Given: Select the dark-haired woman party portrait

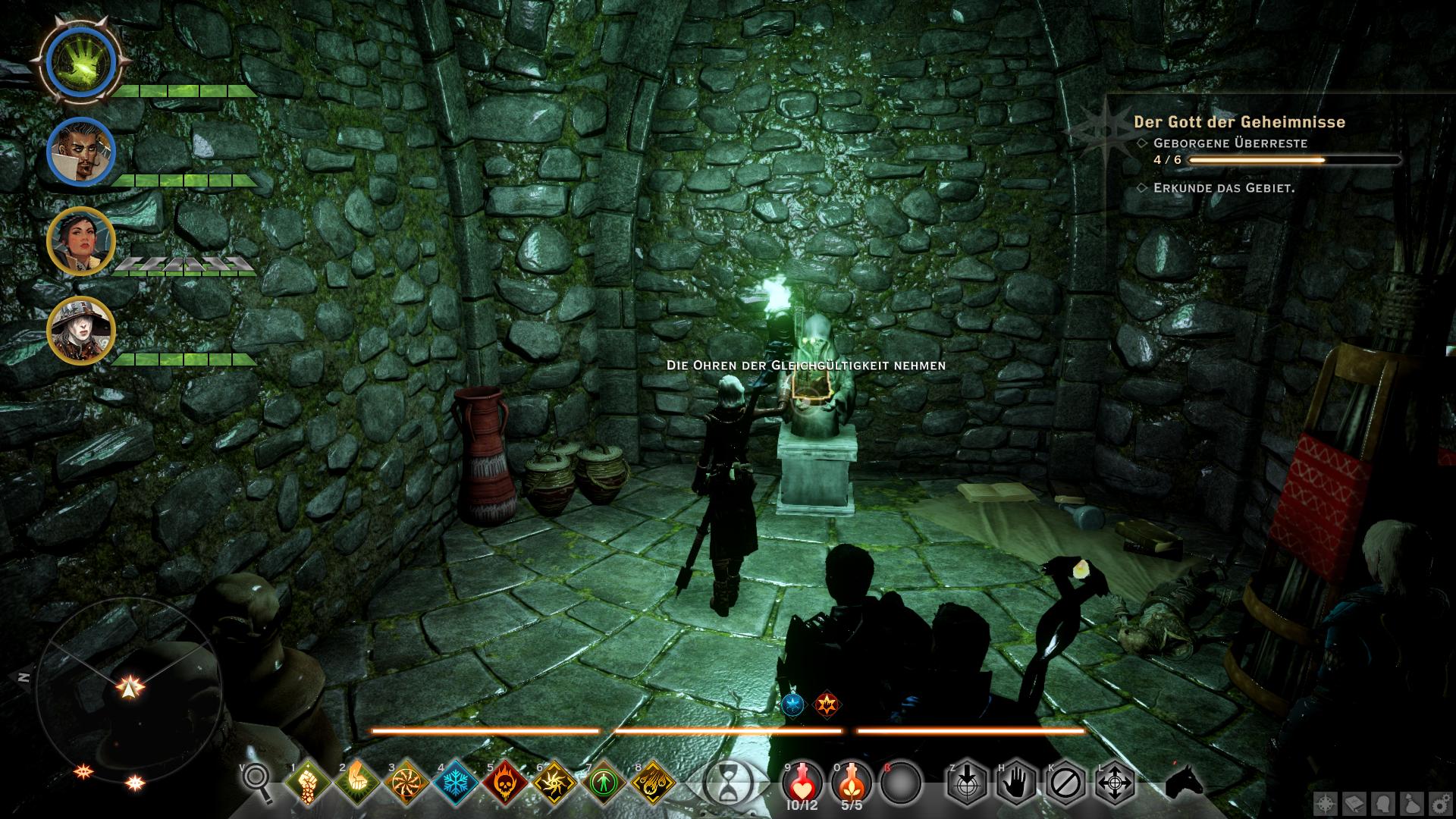Looking at the screenshot, I should pos(80,241).
